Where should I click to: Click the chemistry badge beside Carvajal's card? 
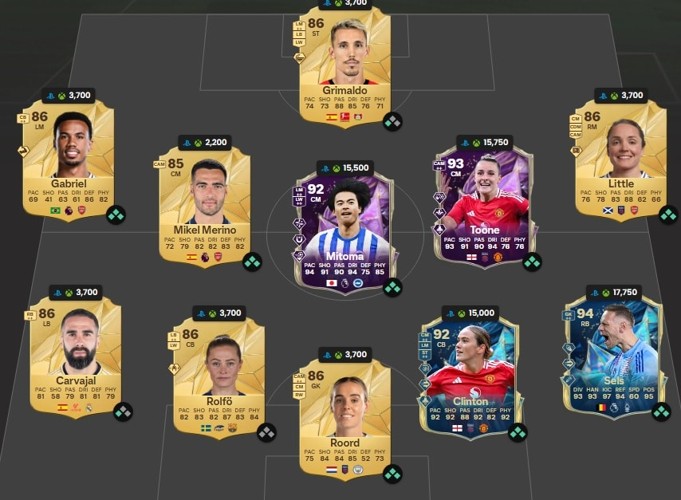122,411
